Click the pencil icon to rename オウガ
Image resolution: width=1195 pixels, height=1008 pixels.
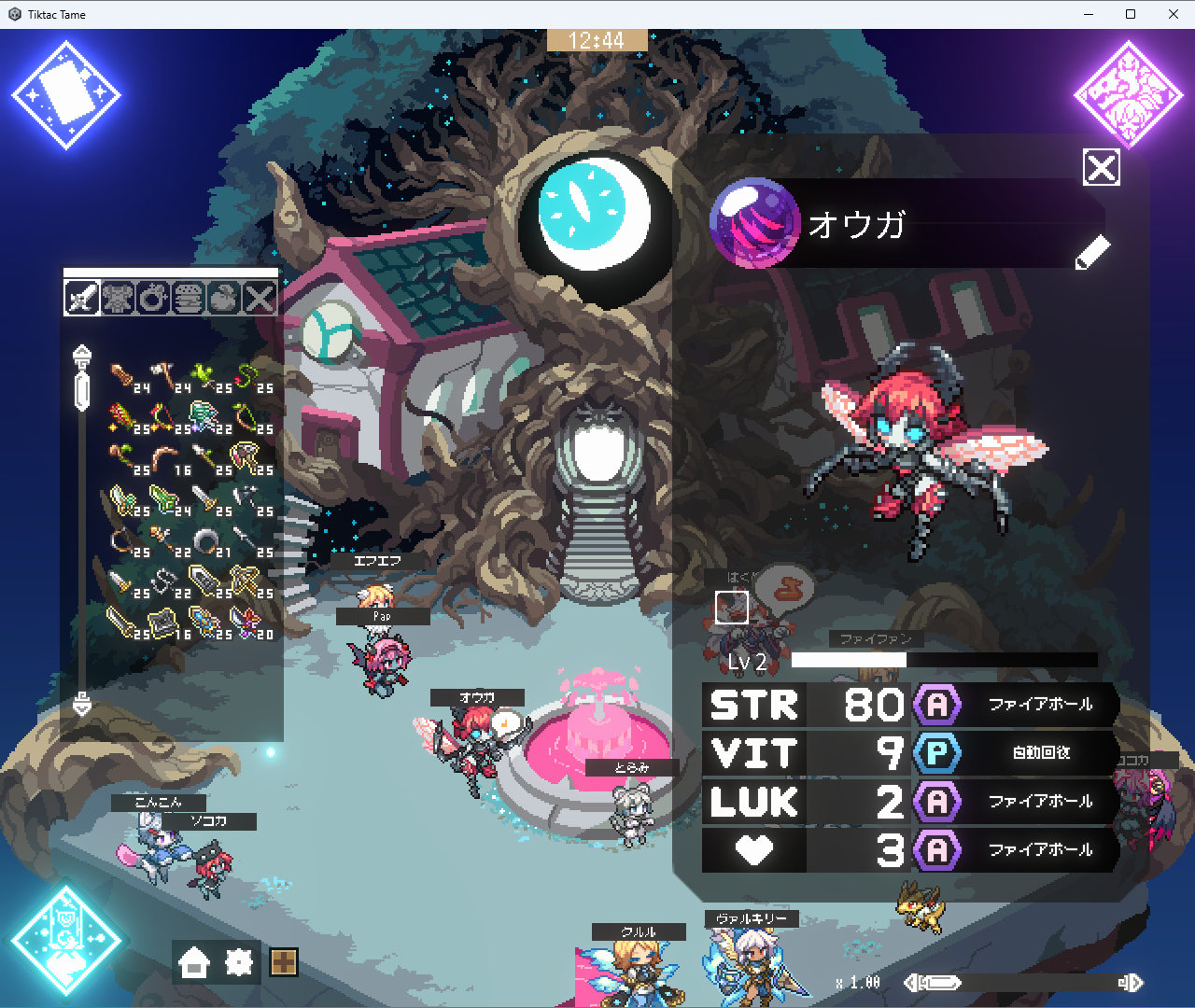pyautogui.click(x=1092, y=252)
